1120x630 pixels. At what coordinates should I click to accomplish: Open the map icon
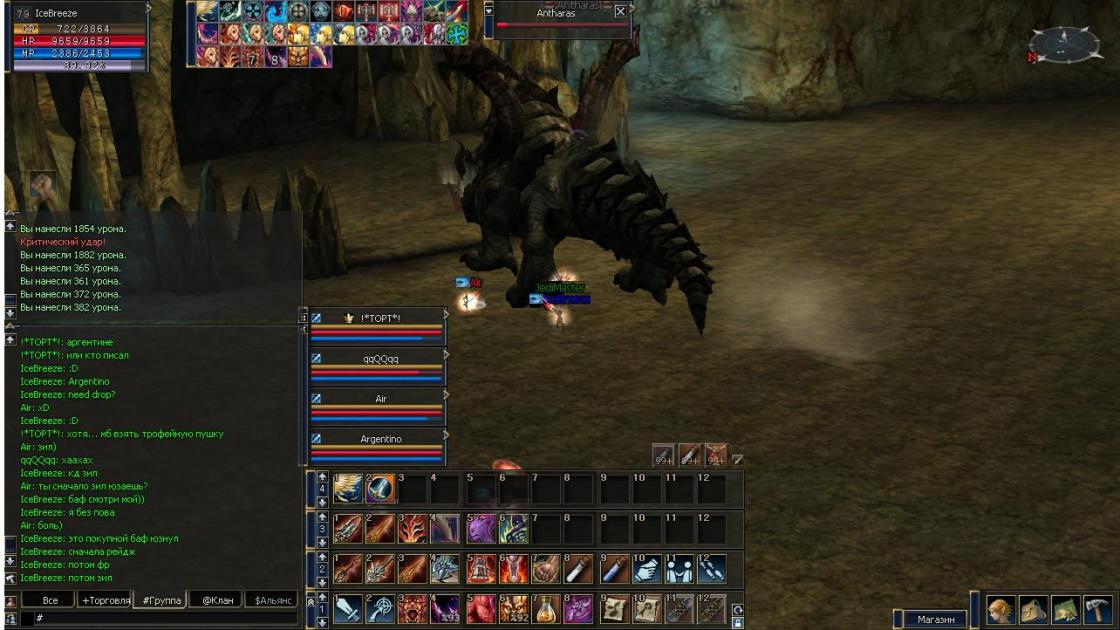click(x=1065, y=609)
